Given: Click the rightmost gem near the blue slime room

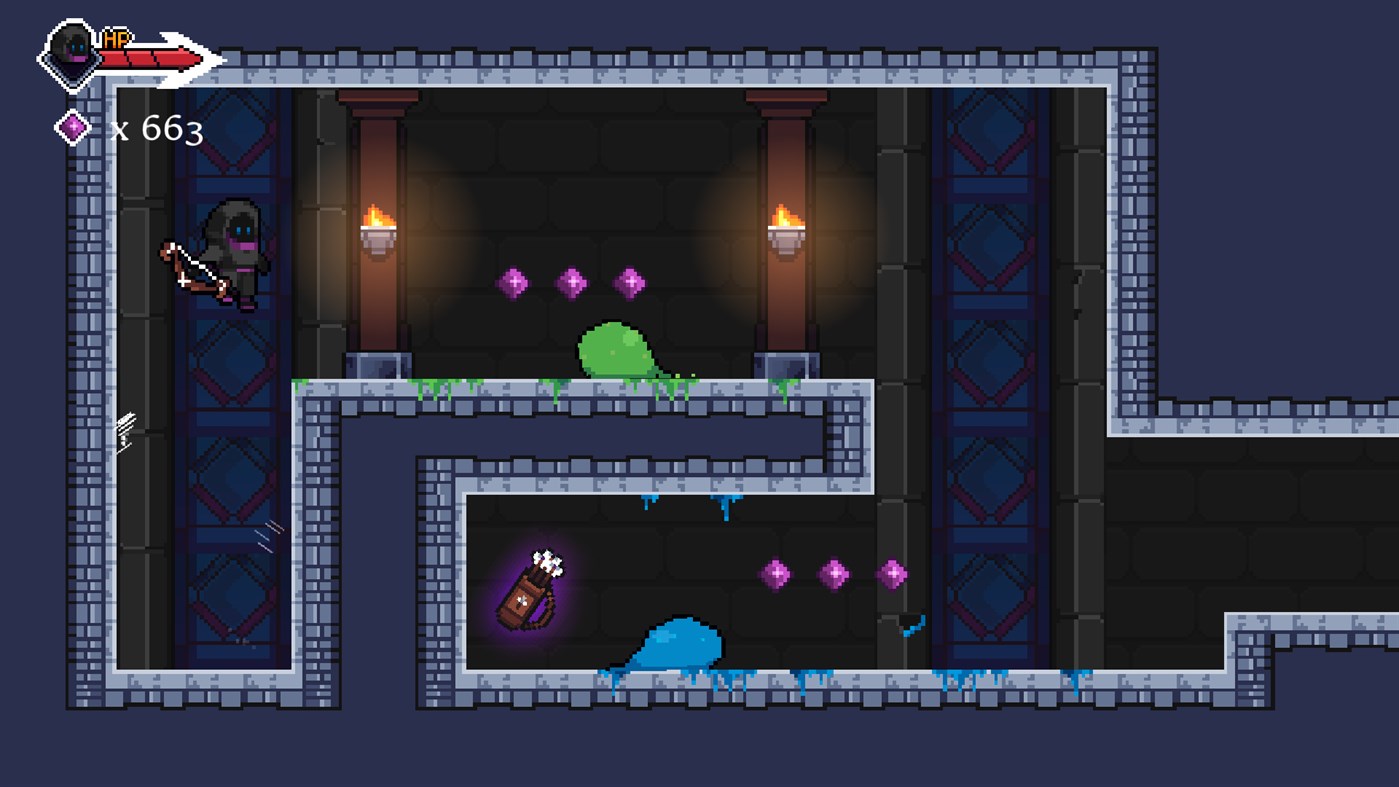Looking at the screenshot, I should pyautogui.click(x=891, y=573).
